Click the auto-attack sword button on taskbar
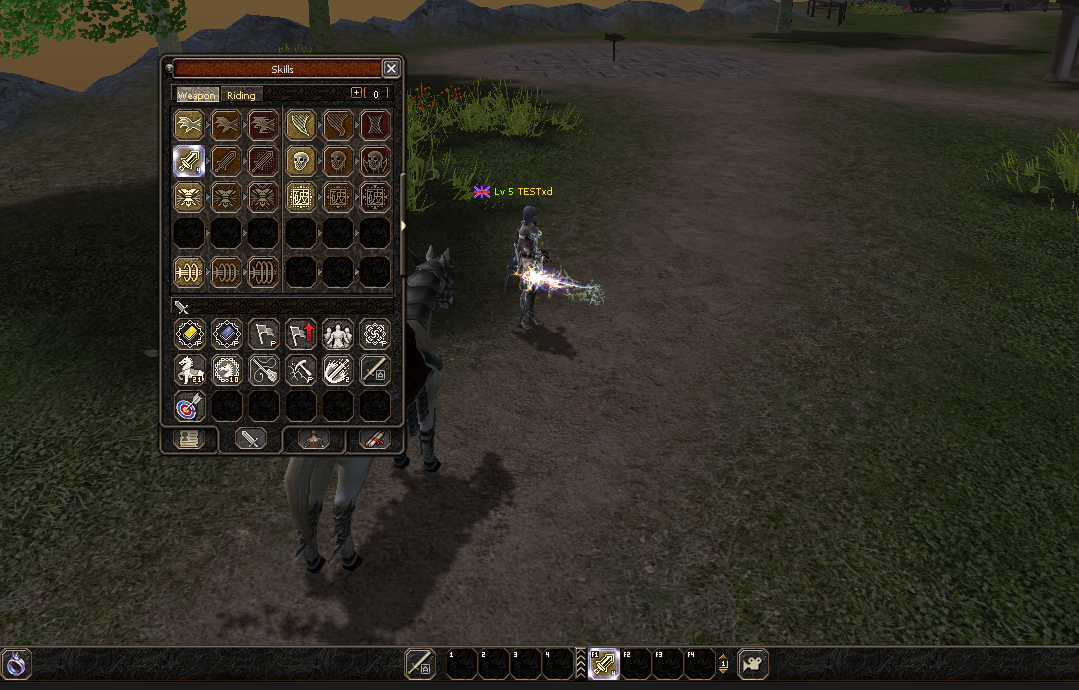Viewport: 1079px width, 690px height. click(419, 663)
